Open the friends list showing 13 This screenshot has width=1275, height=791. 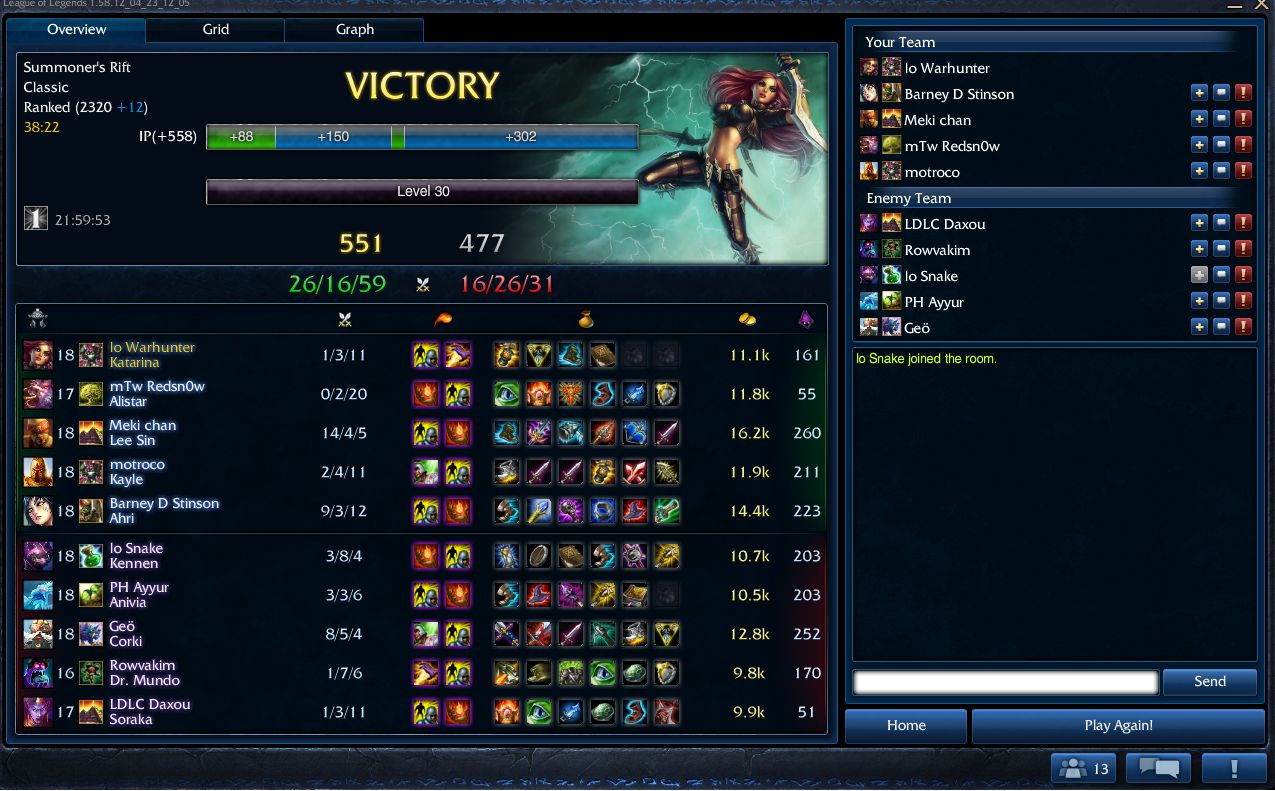tap(1084, 769)
